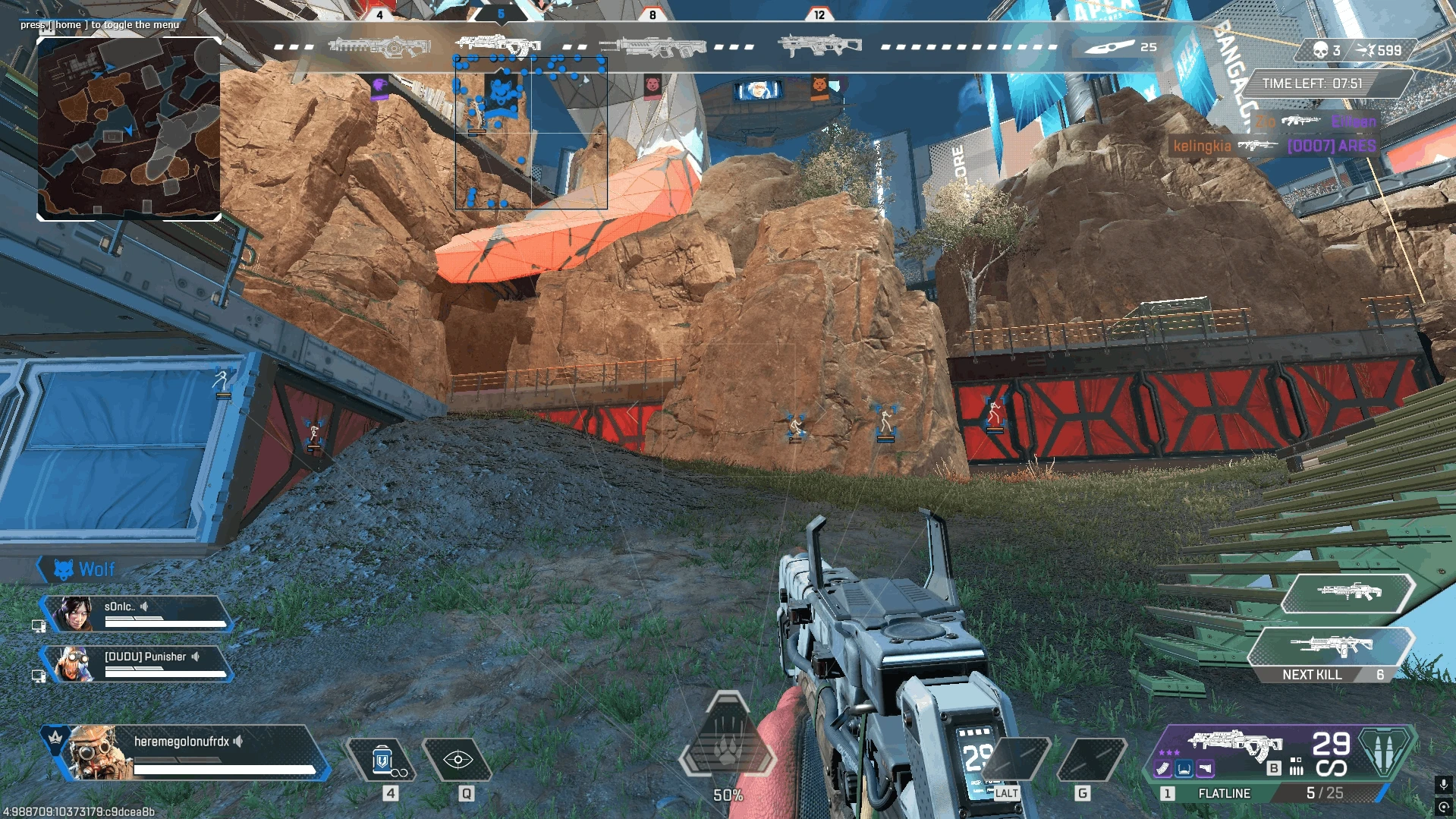Toggle the microphone icon

tap(1443, 784)
